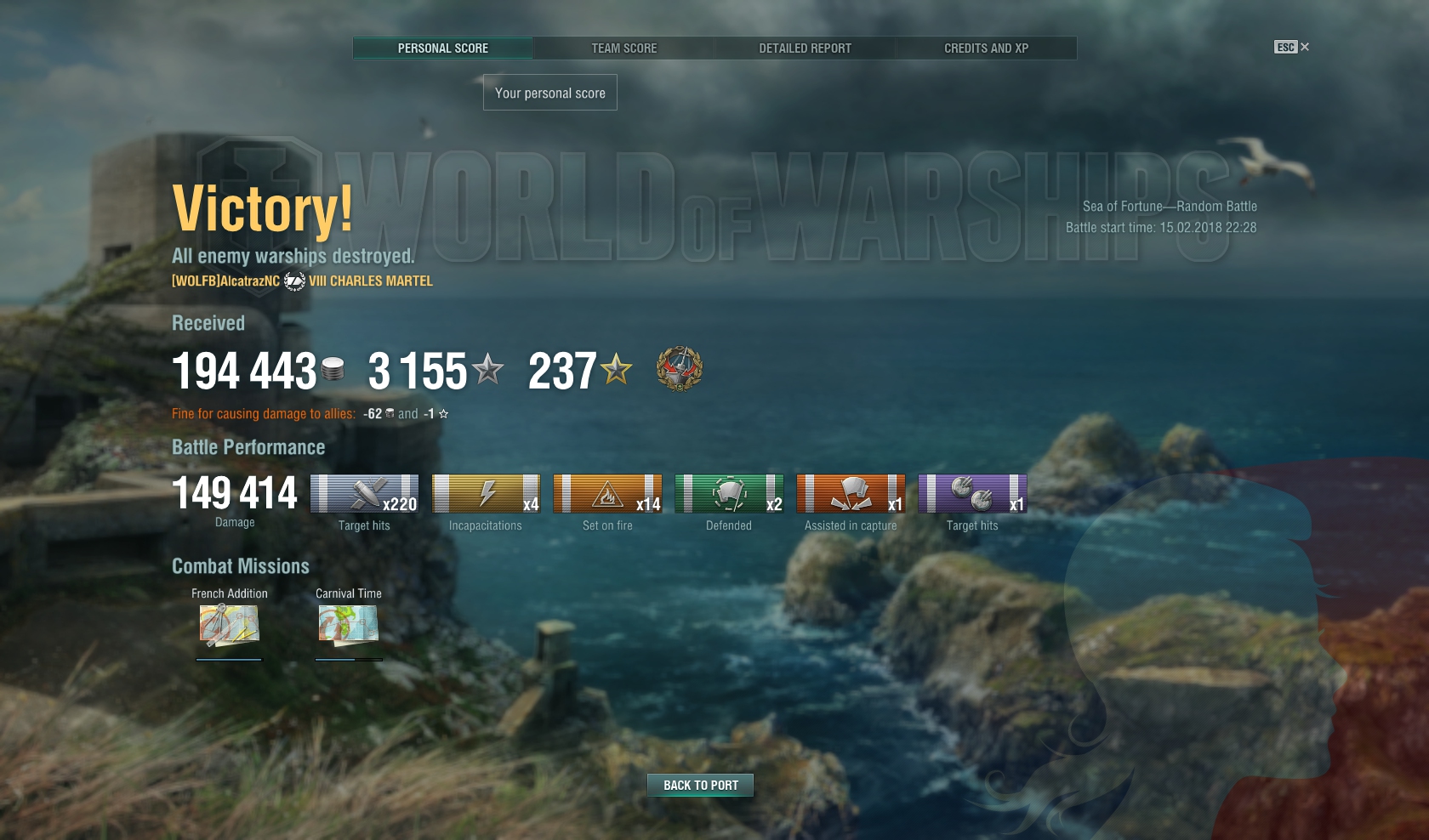Show the Credits and XP tab
Viewport: 1429px width, 840px height.
[x=986, y=48]
